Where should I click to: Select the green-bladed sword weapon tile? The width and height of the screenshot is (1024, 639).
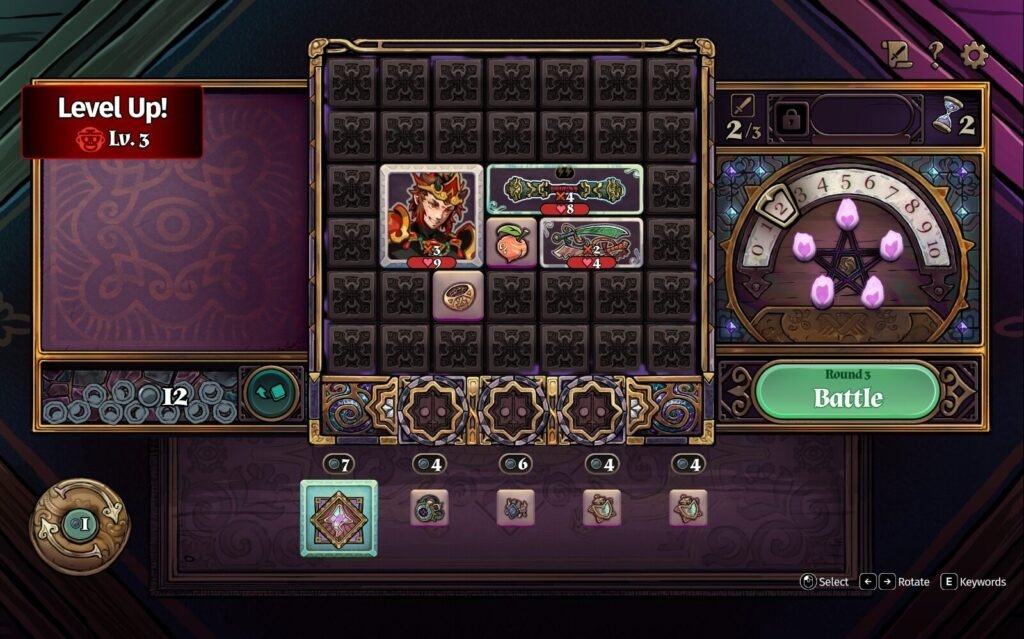591,242
